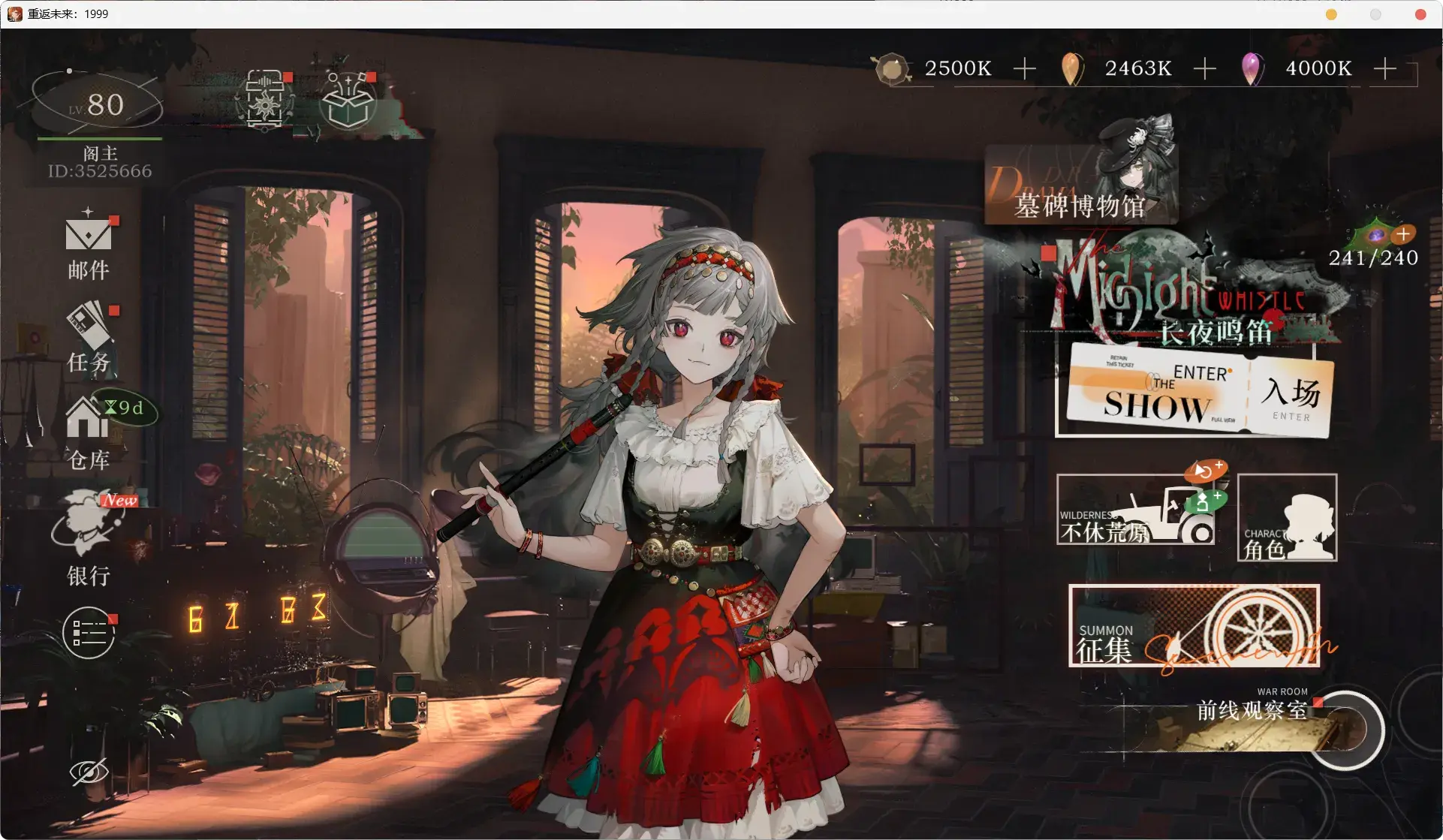Hide the interface with the eye icon
The width and height of the screenshot is (1443, 840).
pos(89,772)
